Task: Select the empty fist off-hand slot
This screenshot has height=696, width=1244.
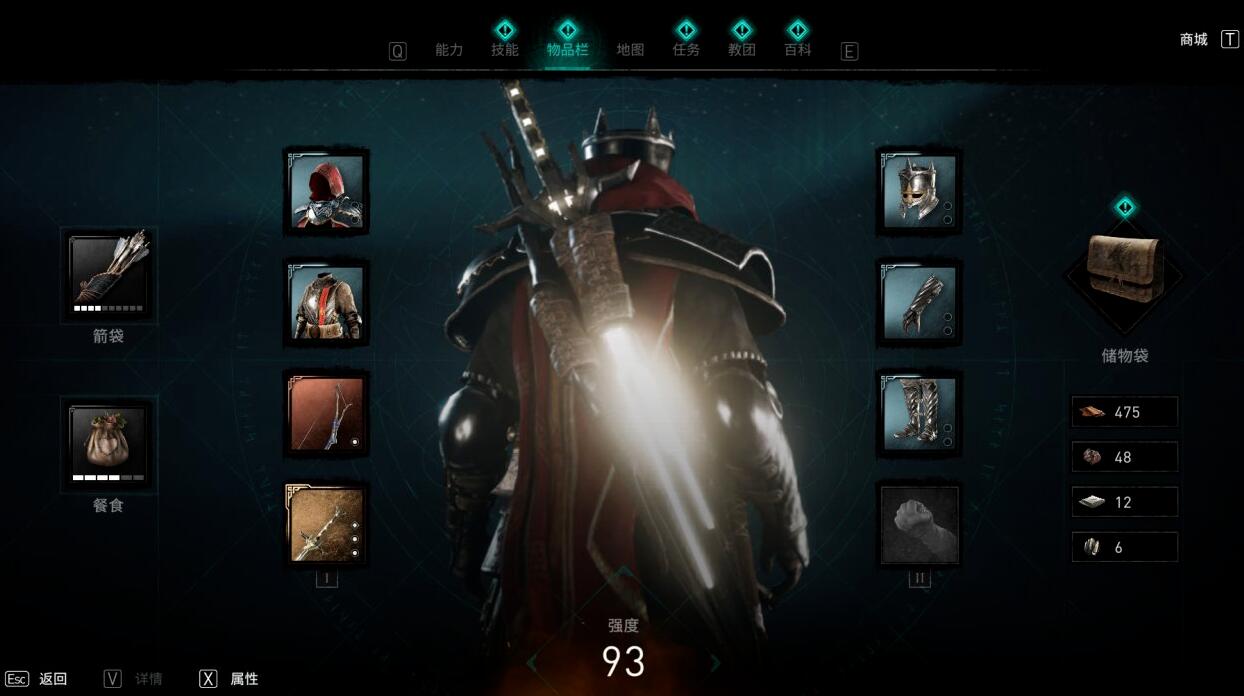Action: tap(919, 524)
